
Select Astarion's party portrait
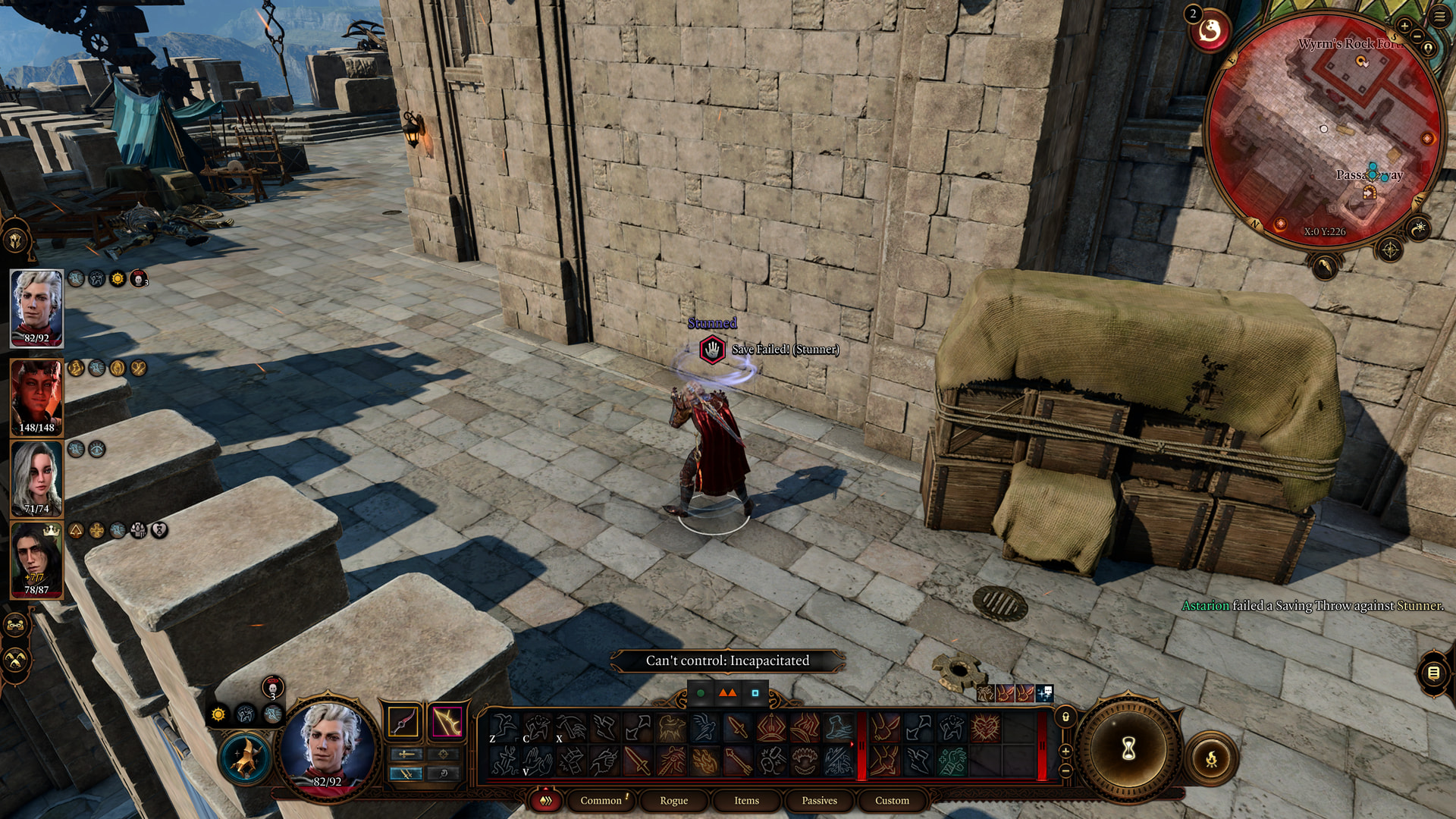[36, 308]
